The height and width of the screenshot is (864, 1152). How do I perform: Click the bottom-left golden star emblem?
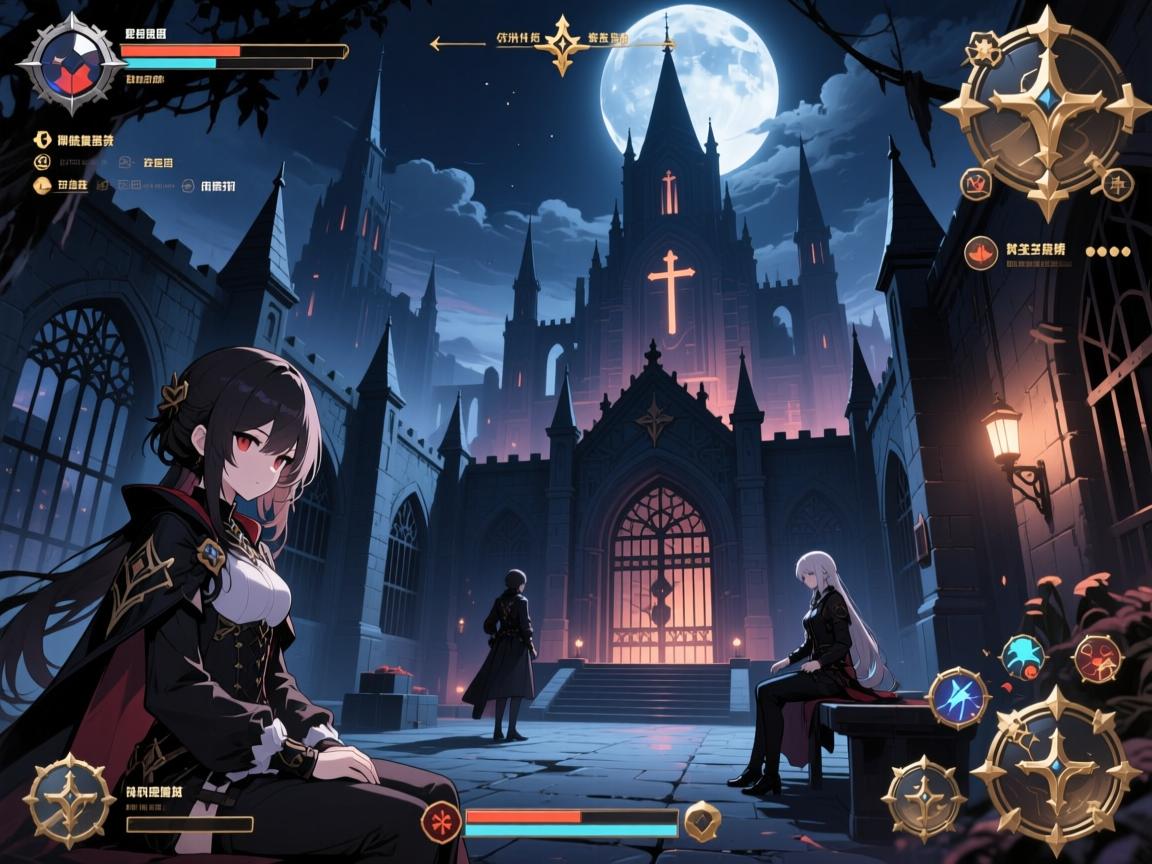[x=69, y=800]
